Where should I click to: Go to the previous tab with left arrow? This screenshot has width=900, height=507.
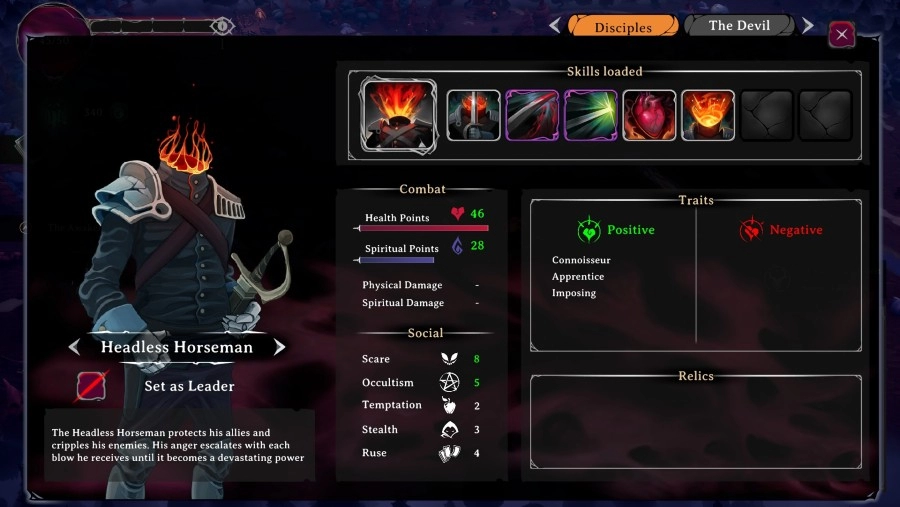(555, 26)
